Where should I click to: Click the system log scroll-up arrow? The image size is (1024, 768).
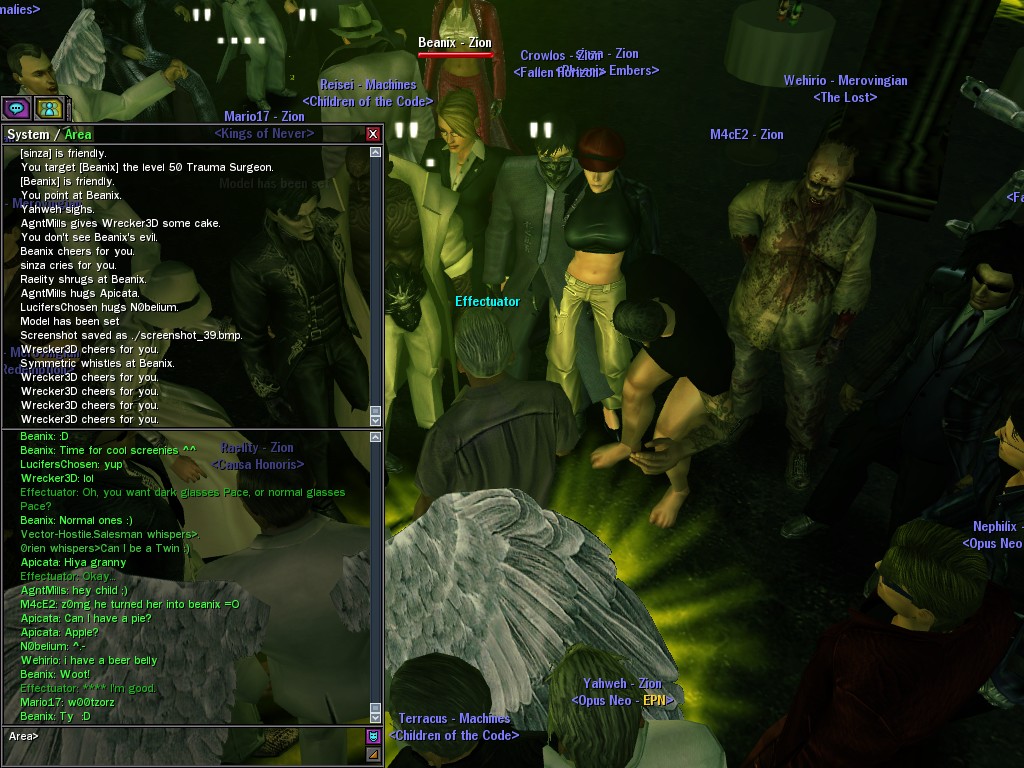(x=376, y=153)
